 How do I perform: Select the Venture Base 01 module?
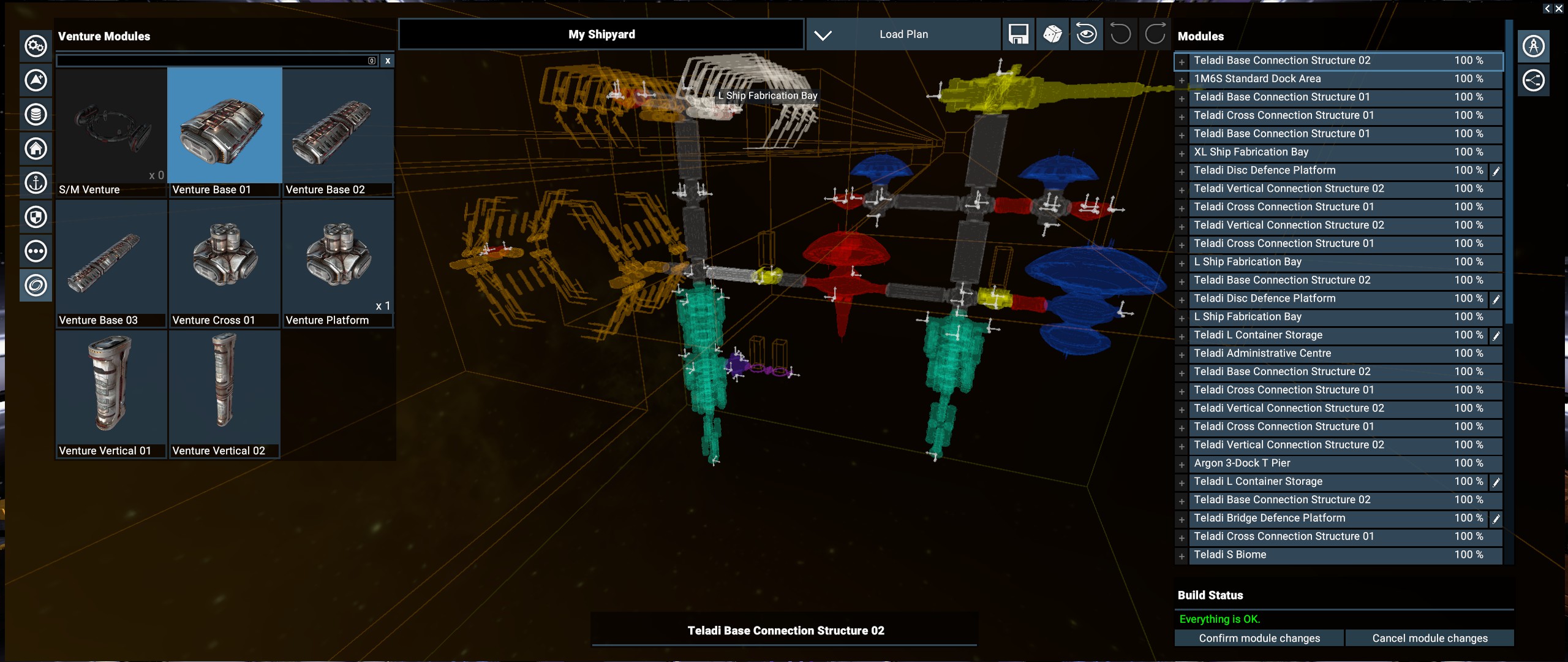224,132
